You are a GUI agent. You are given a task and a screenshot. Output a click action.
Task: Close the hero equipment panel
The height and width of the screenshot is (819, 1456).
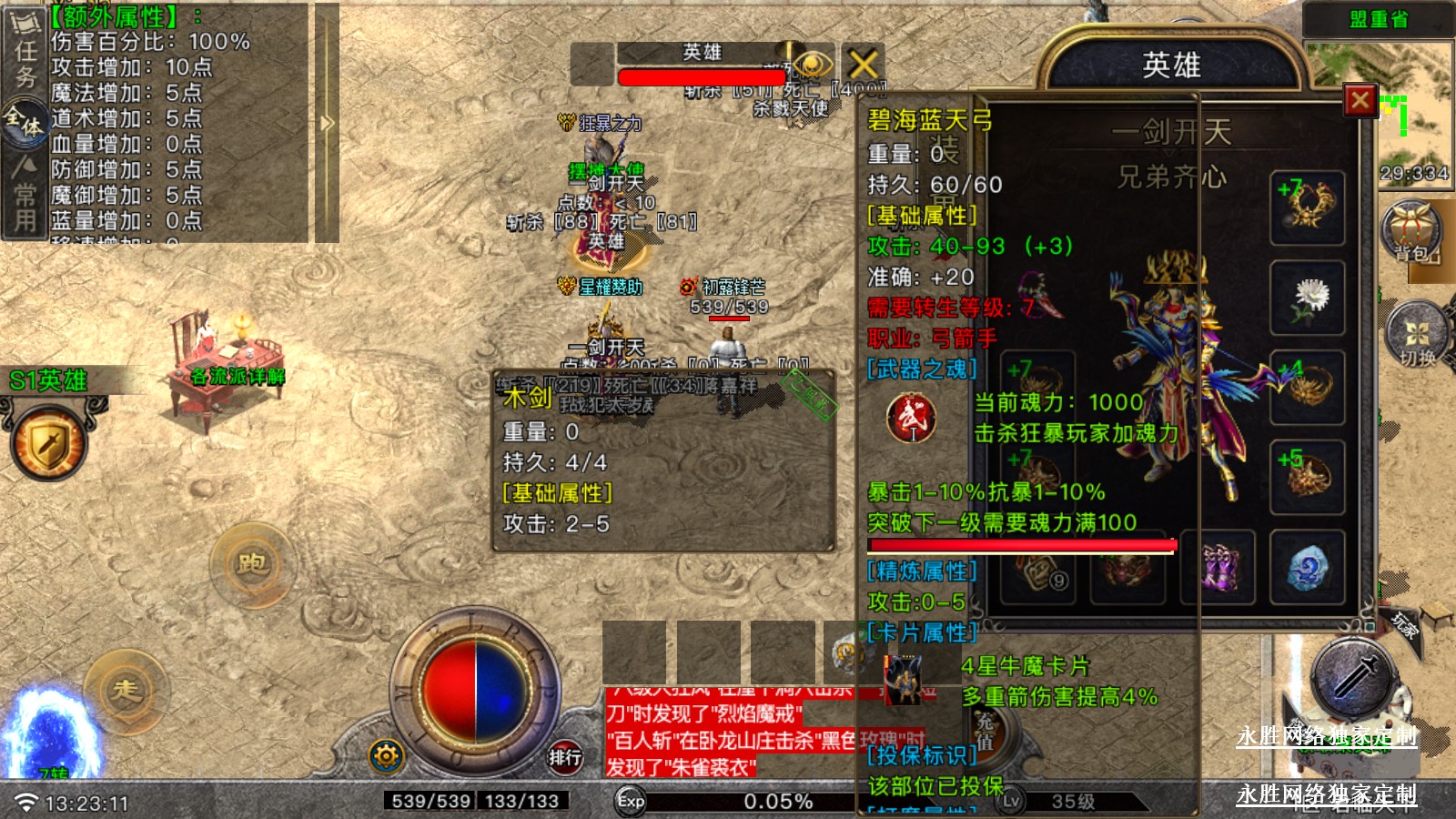pos(1360,100)
